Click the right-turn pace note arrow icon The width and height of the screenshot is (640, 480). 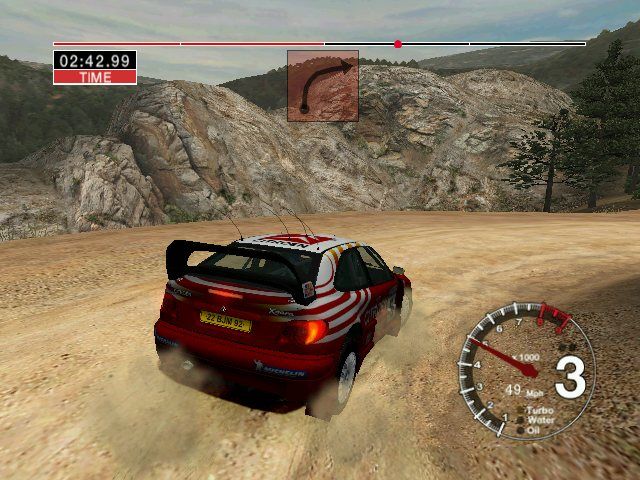click(x=323, y=86)
